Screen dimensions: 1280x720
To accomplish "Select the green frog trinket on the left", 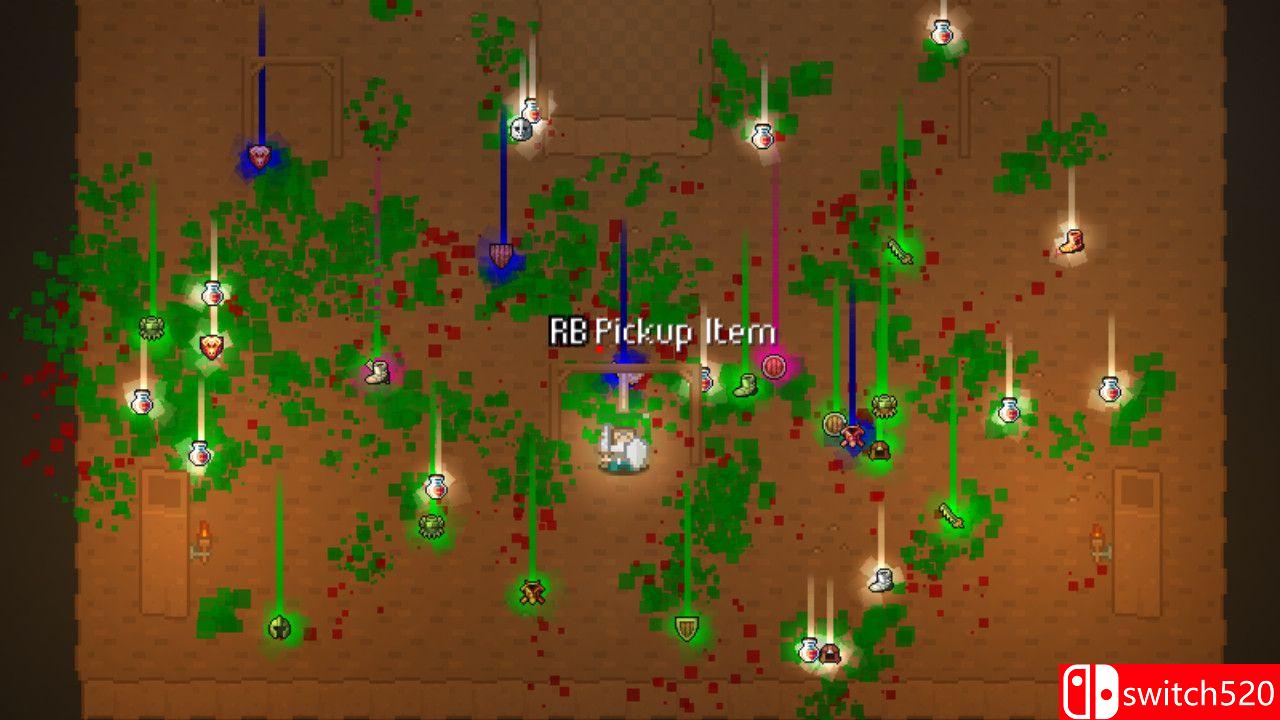I will tap(152, 327).
